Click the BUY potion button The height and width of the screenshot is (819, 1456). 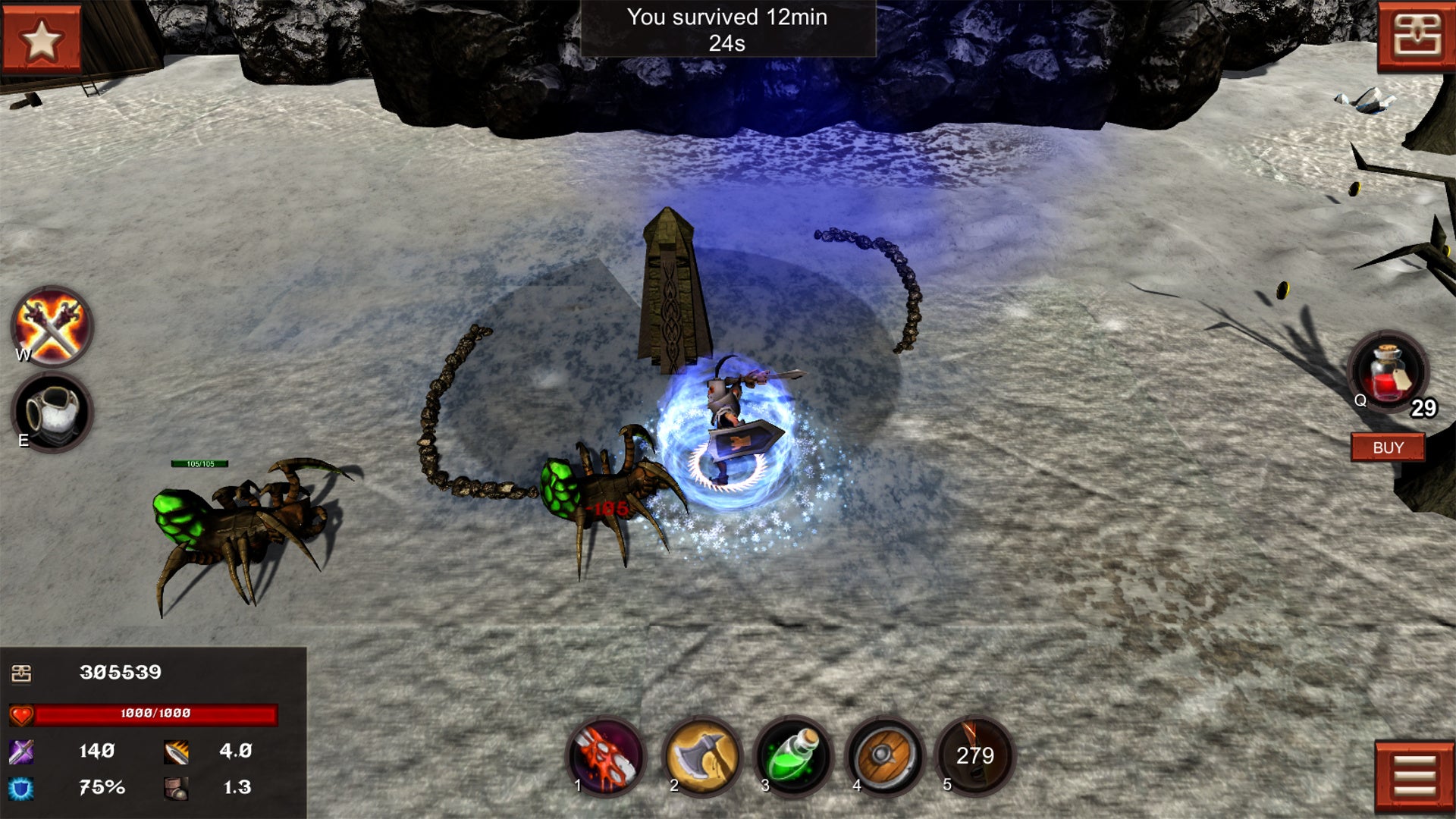[x=1388, y=447]
